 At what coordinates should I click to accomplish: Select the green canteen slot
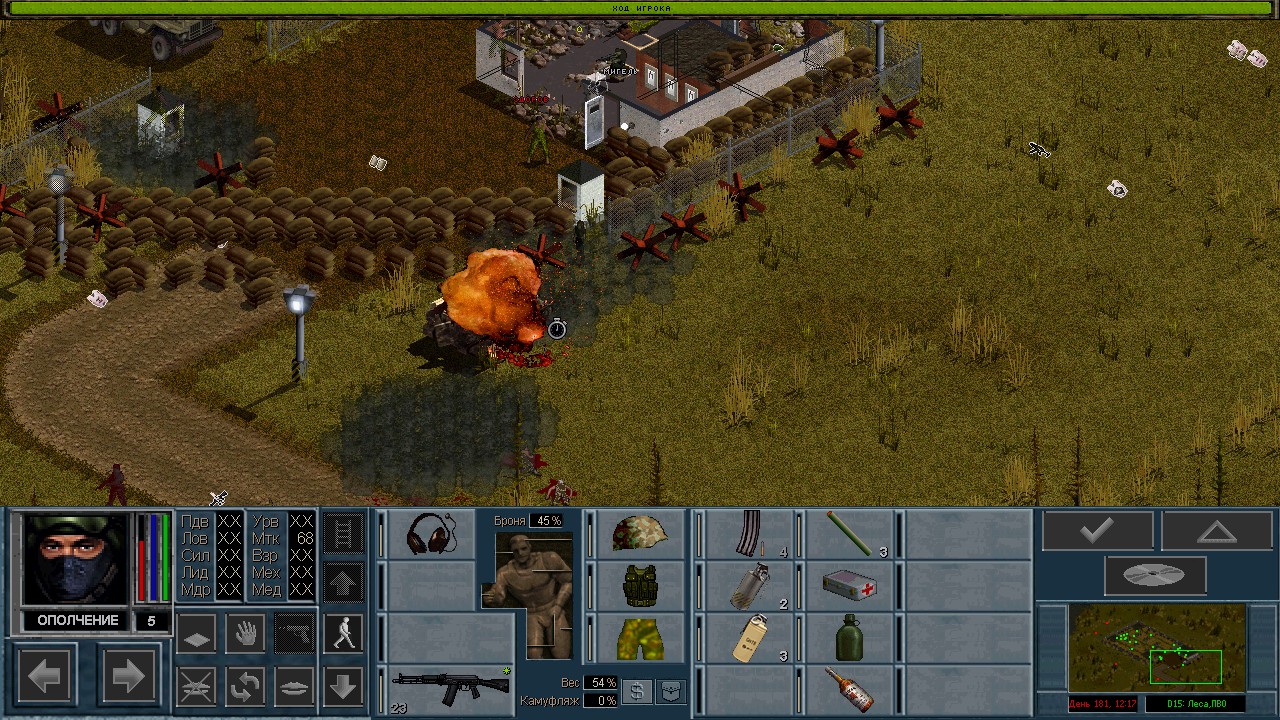849,638
